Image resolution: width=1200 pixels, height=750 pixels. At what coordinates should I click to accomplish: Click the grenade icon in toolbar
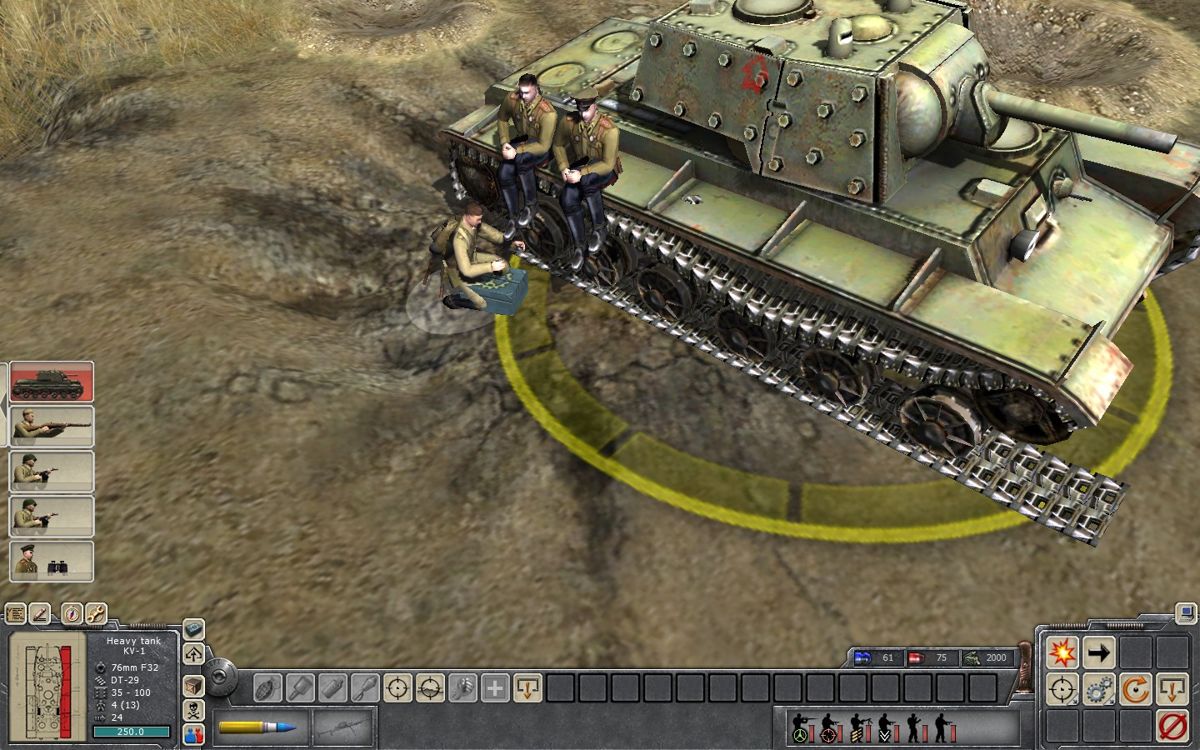point(267,687)
